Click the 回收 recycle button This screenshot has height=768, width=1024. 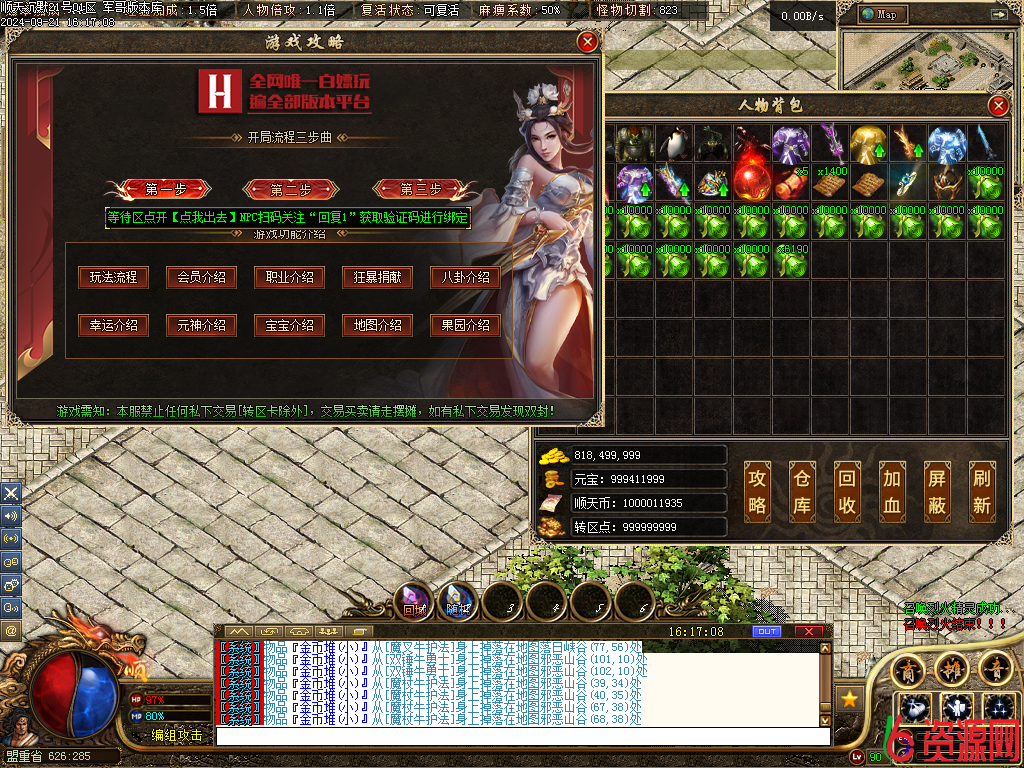tap(847, 491)
